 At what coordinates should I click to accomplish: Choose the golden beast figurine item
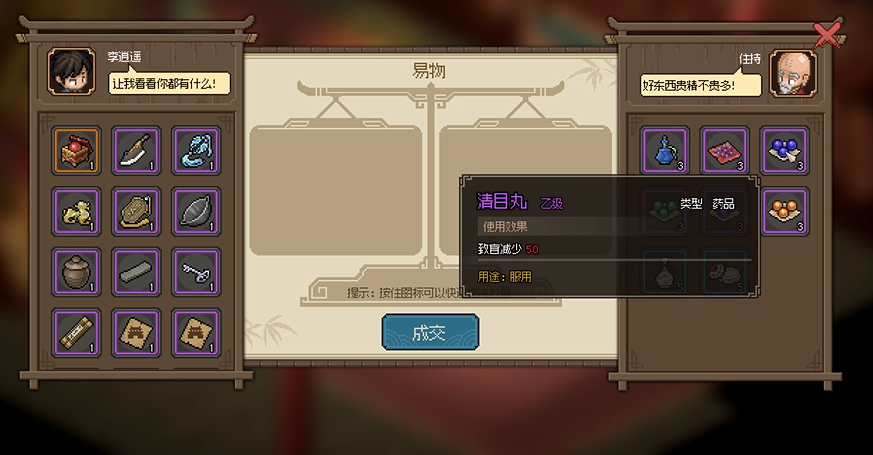(76, 210)
